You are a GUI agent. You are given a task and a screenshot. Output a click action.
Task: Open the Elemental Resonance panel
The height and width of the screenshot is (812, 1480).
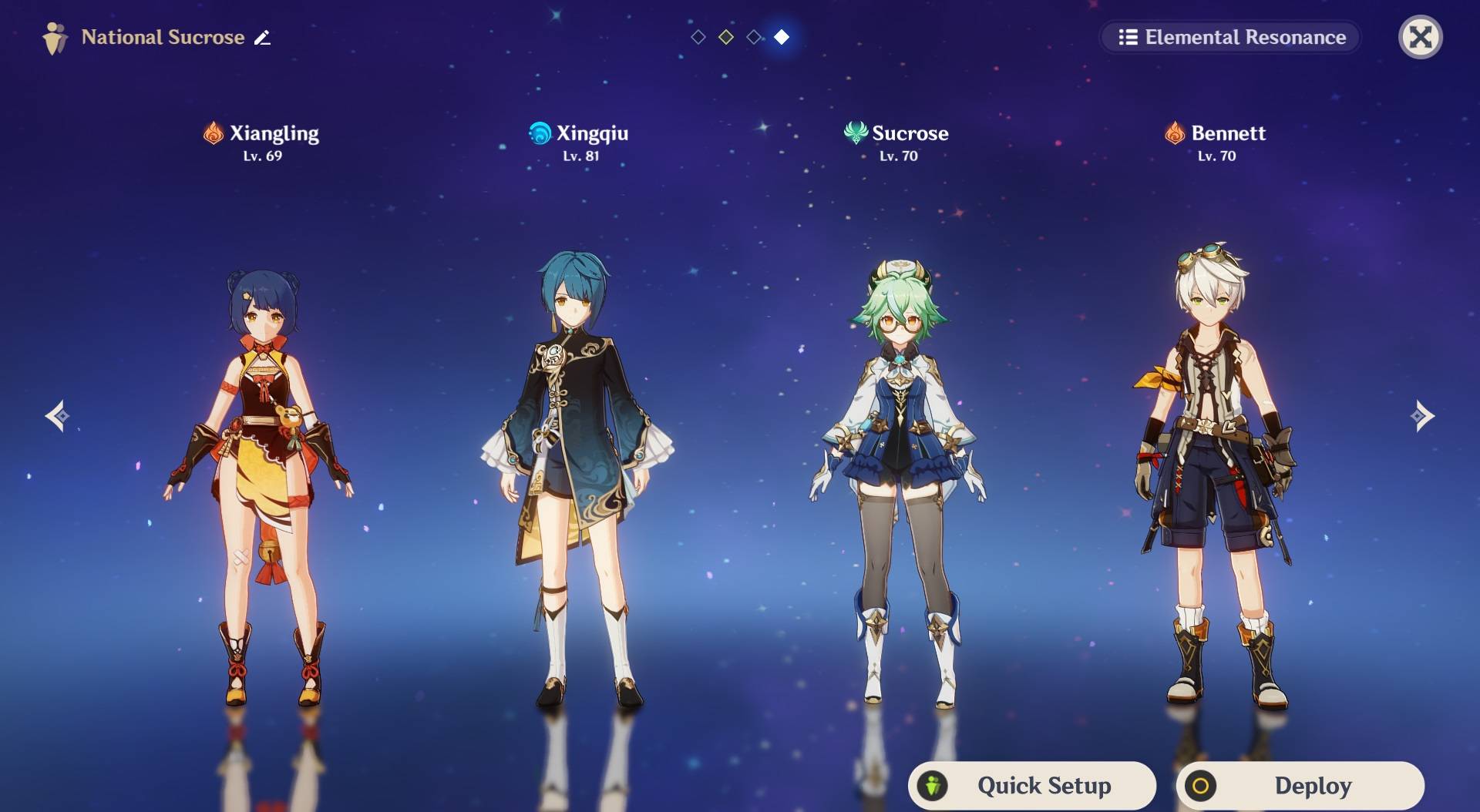[1229, 36]
